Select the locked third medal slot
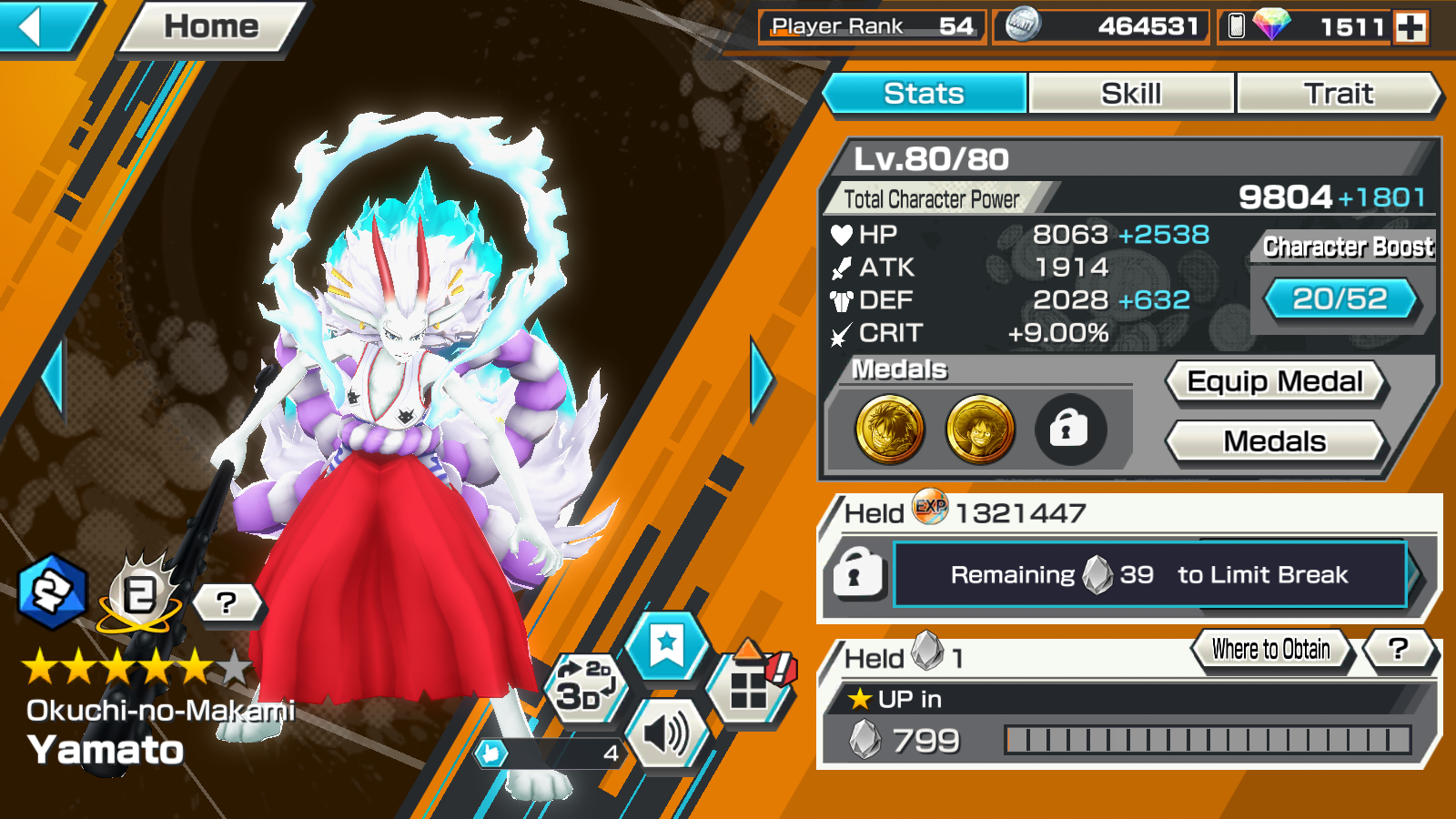The width and height of the screenshot is (1456, 819). (1070, 429)
